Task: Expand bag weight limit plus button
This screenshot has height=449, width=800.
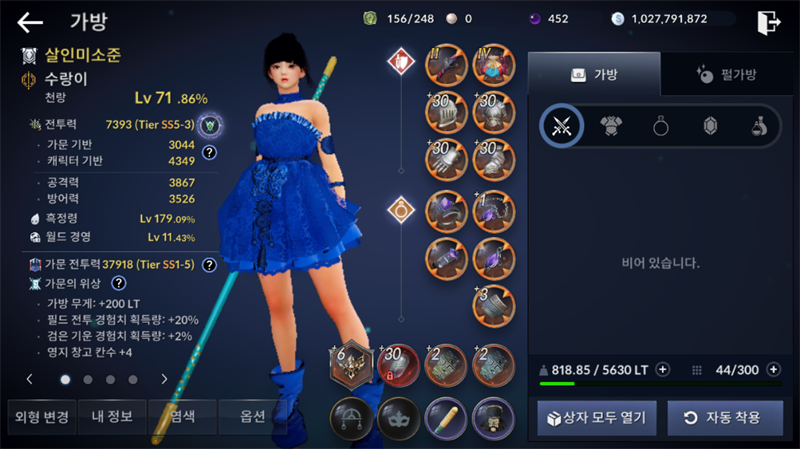Action: [x=662, y=369]
